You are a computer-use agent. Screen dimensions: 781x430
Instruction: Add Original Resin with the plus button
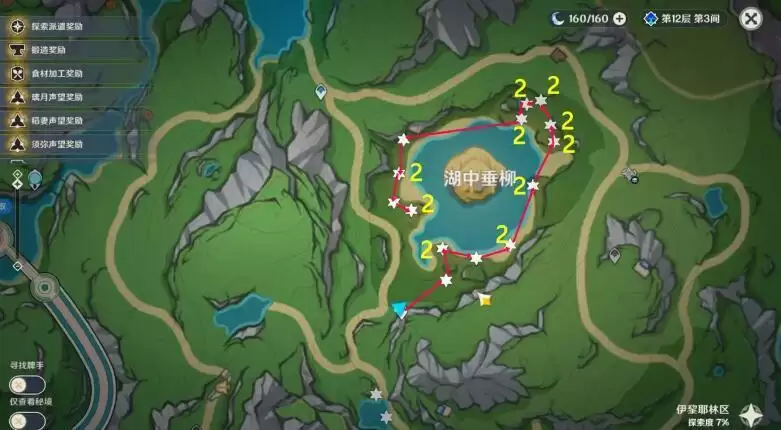619,18
